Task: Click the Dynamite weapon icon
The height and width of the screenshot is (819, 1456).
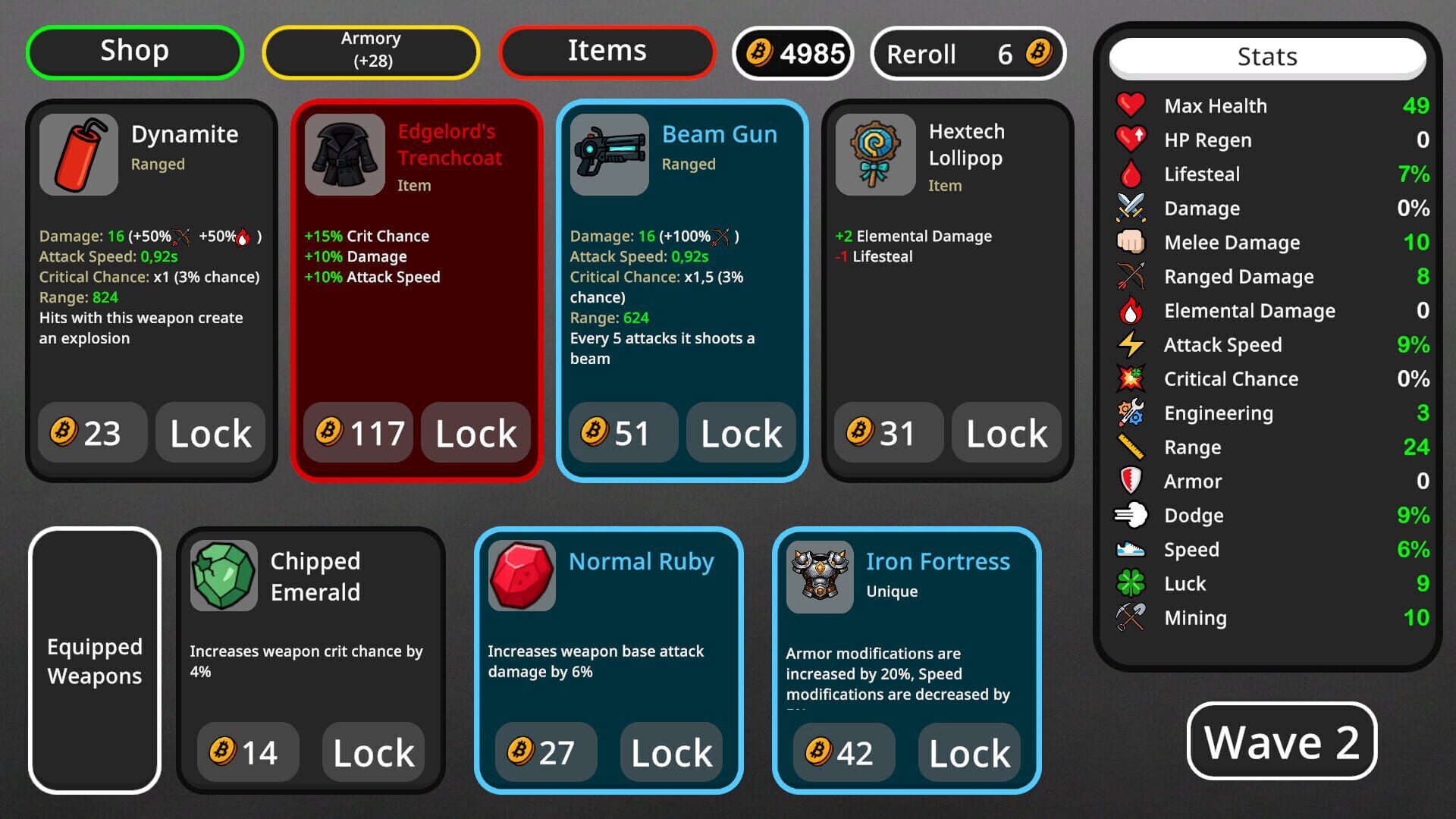Action: (78, 154)
